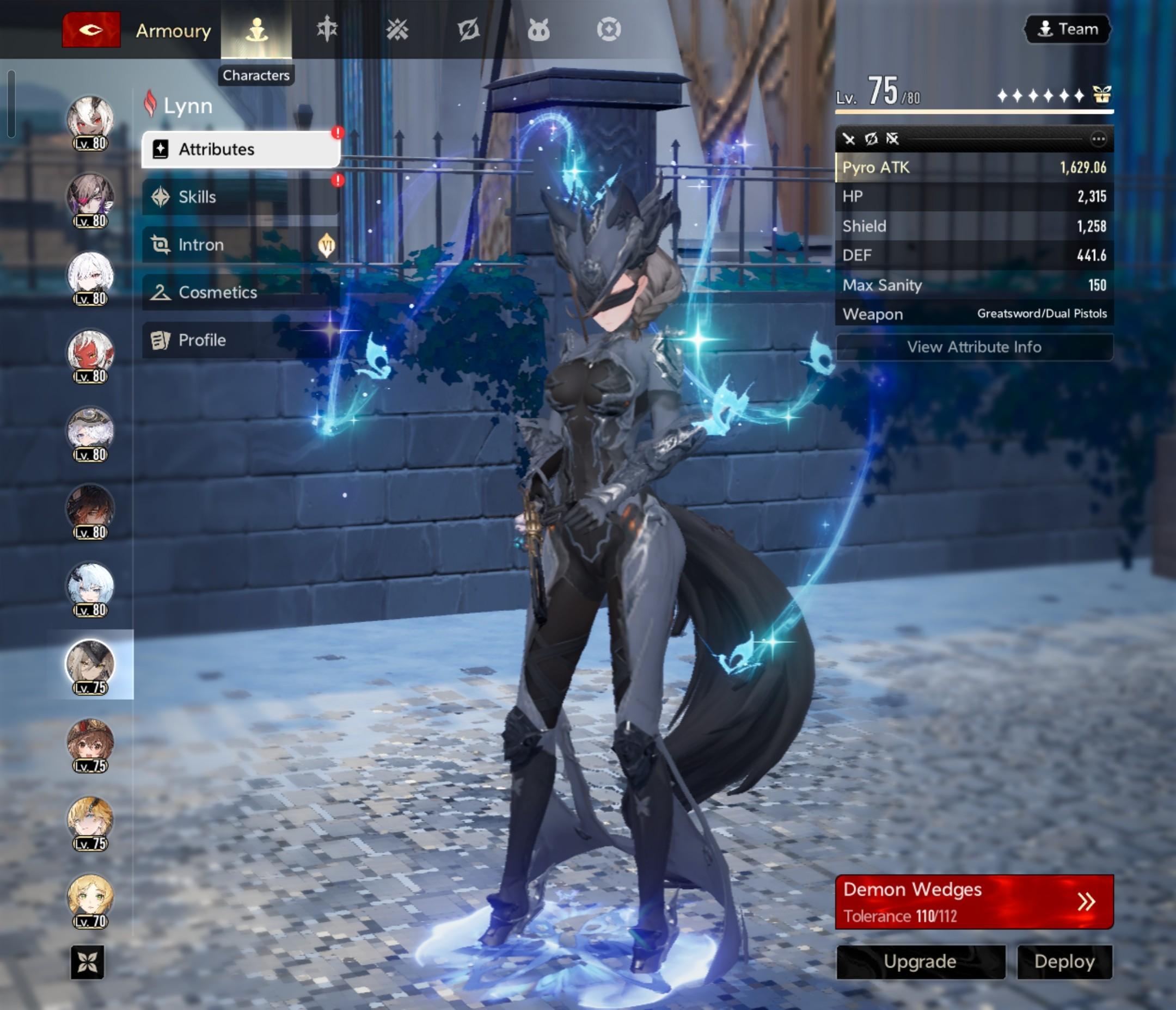Click the flower icon below the character list
Image resolution: width=1176 pixels, height=1010 pixels.
(x=88, y=962)
